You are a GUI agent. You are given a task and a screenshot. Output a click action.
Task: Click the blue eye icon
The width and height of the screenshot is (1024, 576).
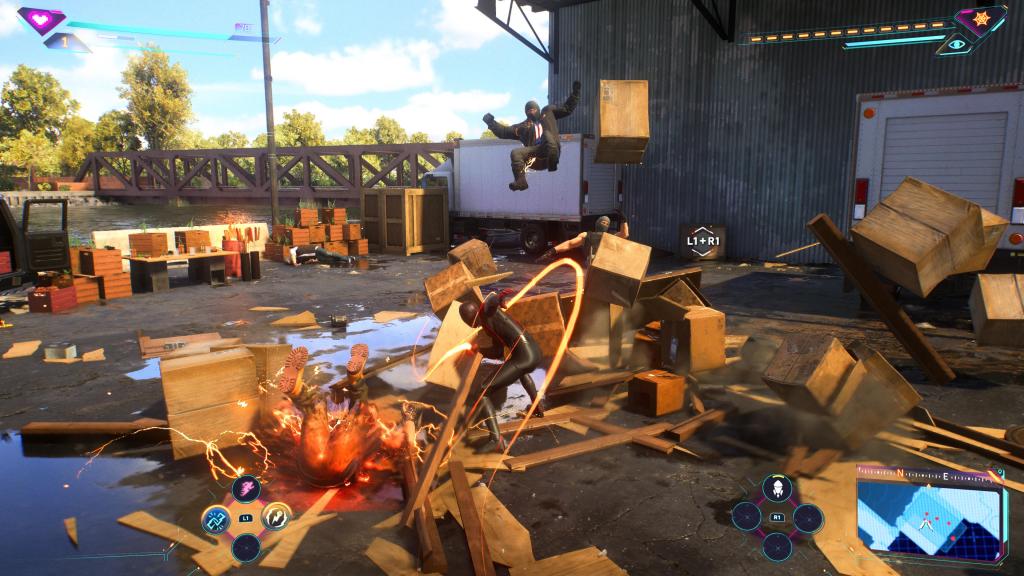click(957, 43)
